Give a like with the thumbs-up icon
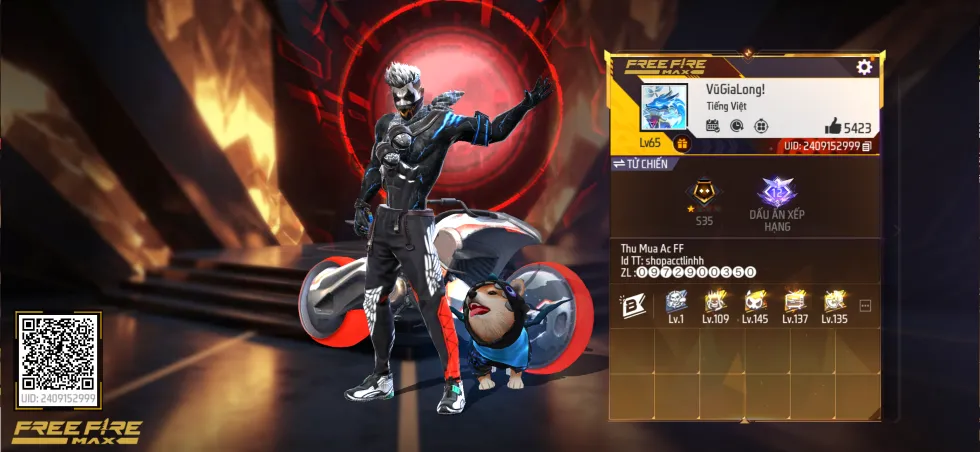Viewport: 980px width, 452px height. click(x=833, y=126)
